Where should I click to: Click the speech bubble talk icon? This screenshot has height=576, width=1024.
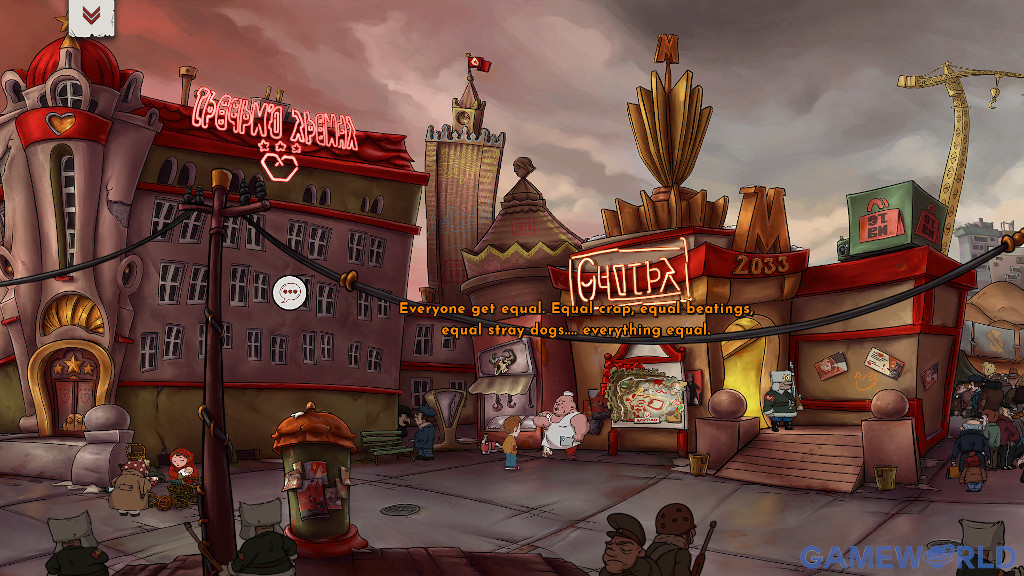290,292
